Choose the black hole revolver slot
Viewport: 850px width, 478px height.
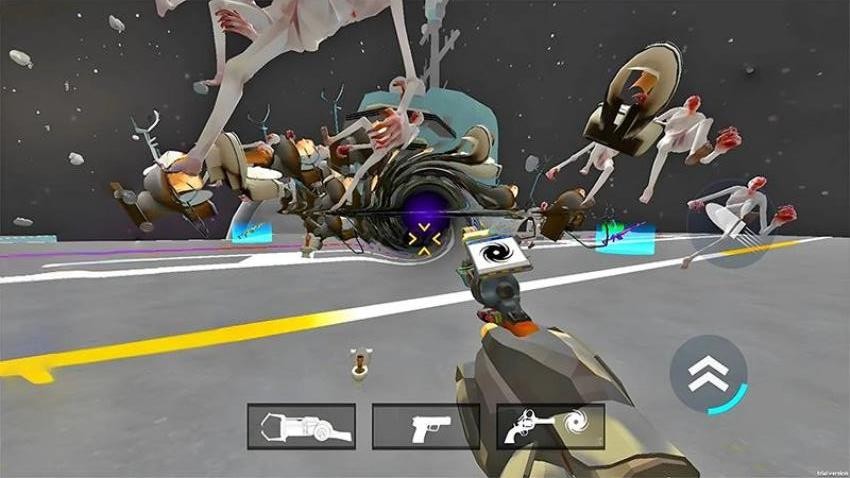tap(550, 426)
